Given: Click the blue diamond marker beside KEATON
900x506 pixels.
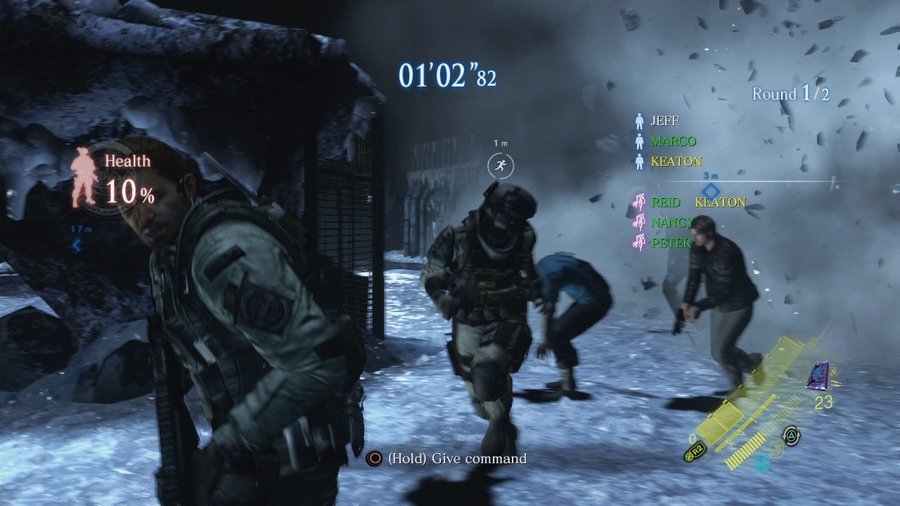Looking at the screenshot, I should (710, 190).
